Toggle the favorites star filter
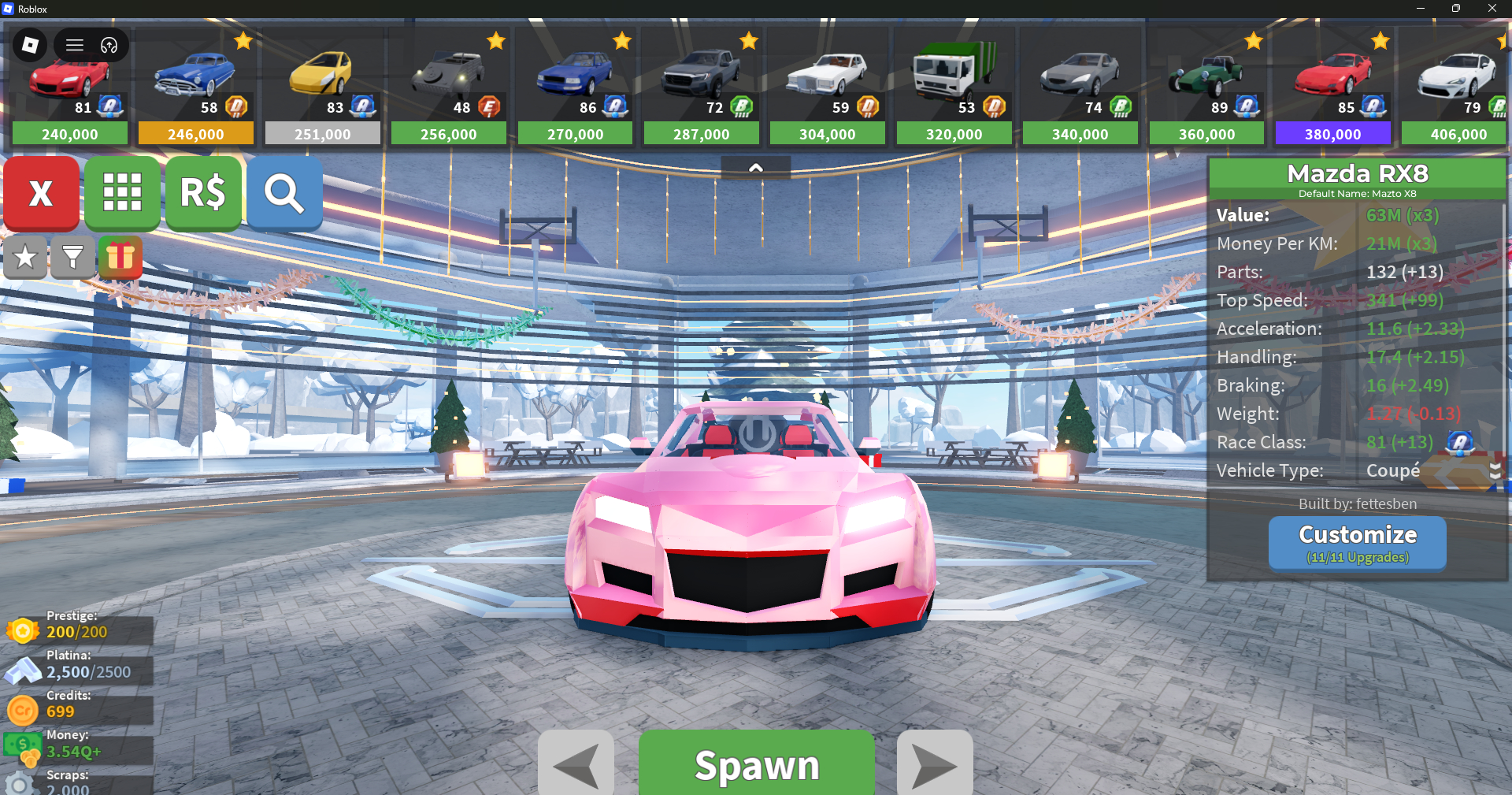This screenshot has height=795, width=1512. click(x=25, y=257)
